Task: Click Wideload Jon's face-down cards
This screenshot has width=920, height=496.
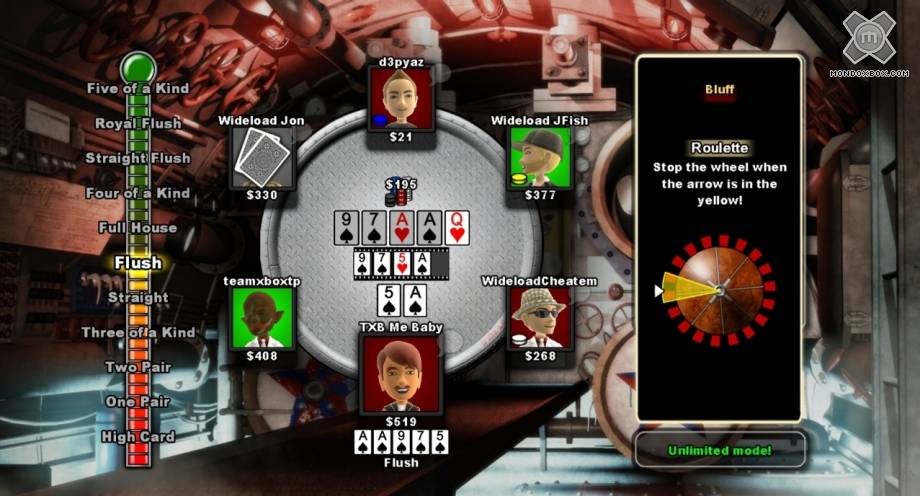Action: (x=264, y=157)
